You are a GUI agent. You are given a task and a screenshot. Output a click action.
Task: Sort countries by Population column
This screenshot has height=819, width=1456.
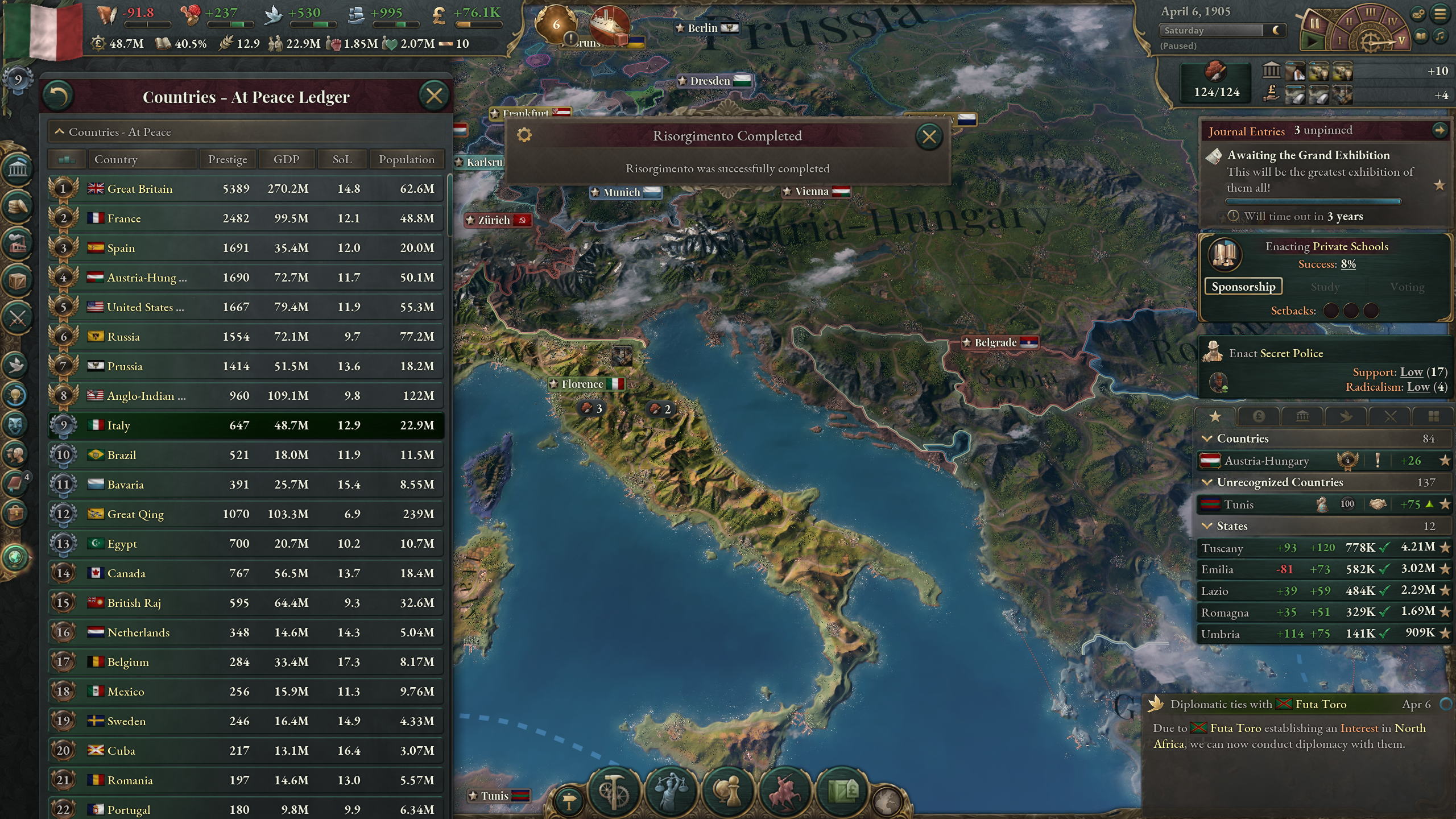(x=406, y=159)
